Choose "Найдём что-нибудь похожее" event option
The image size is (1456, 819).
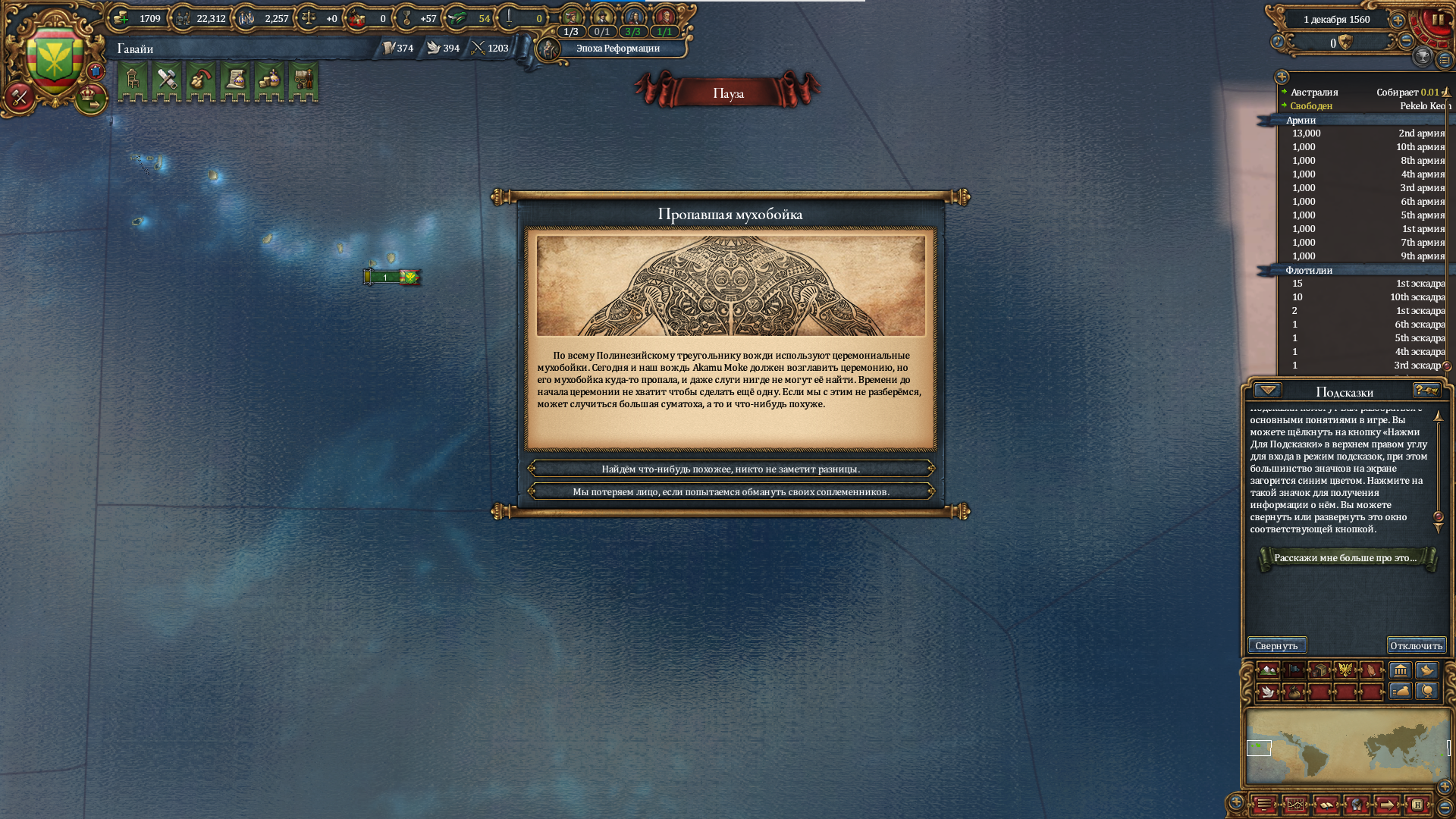(730, 469)
